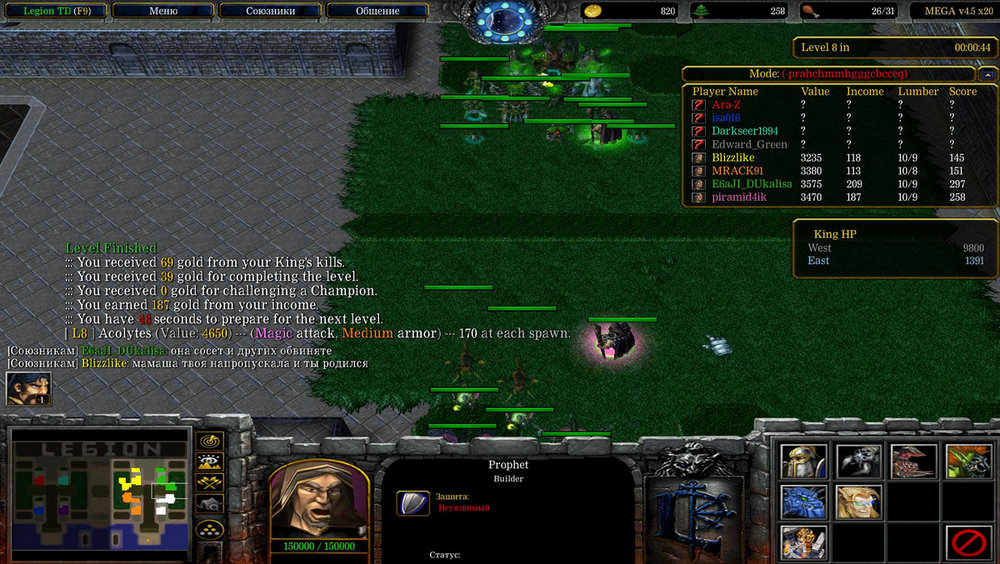Choose the helmeted dwarf knight build icon
This screenshot has height=564, width=1000.
(804, 461)
